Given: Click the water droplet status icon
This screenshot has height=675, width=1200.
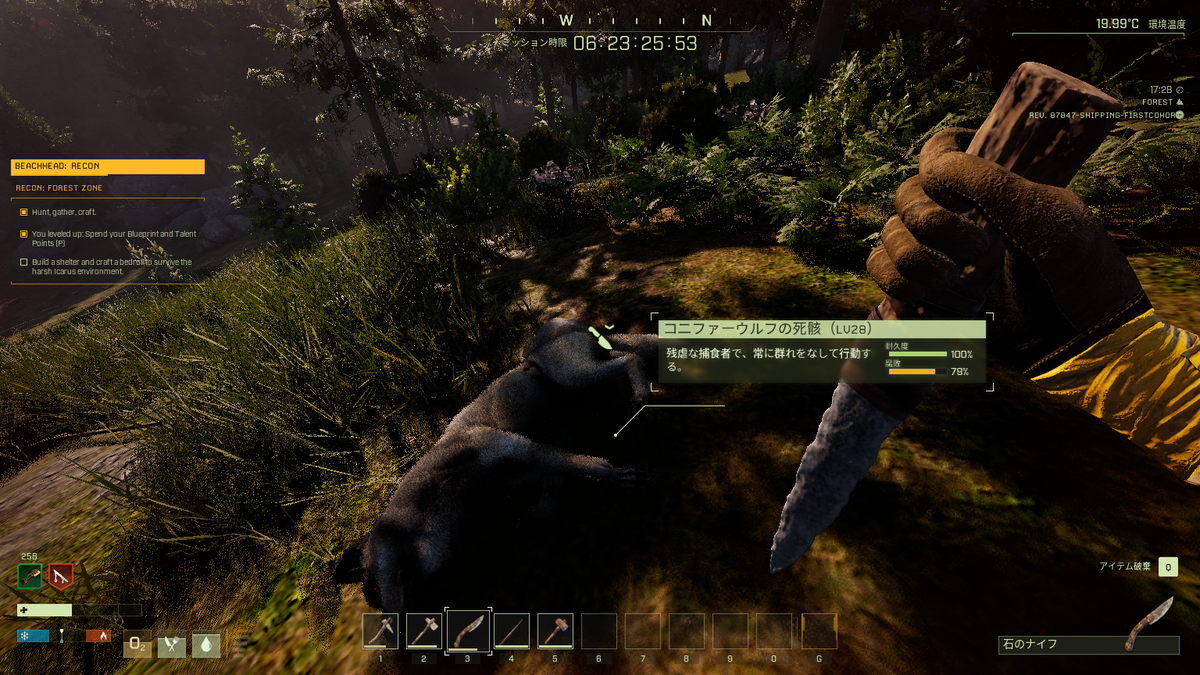Looking at the screenshot, I should (x=206, y=645).
